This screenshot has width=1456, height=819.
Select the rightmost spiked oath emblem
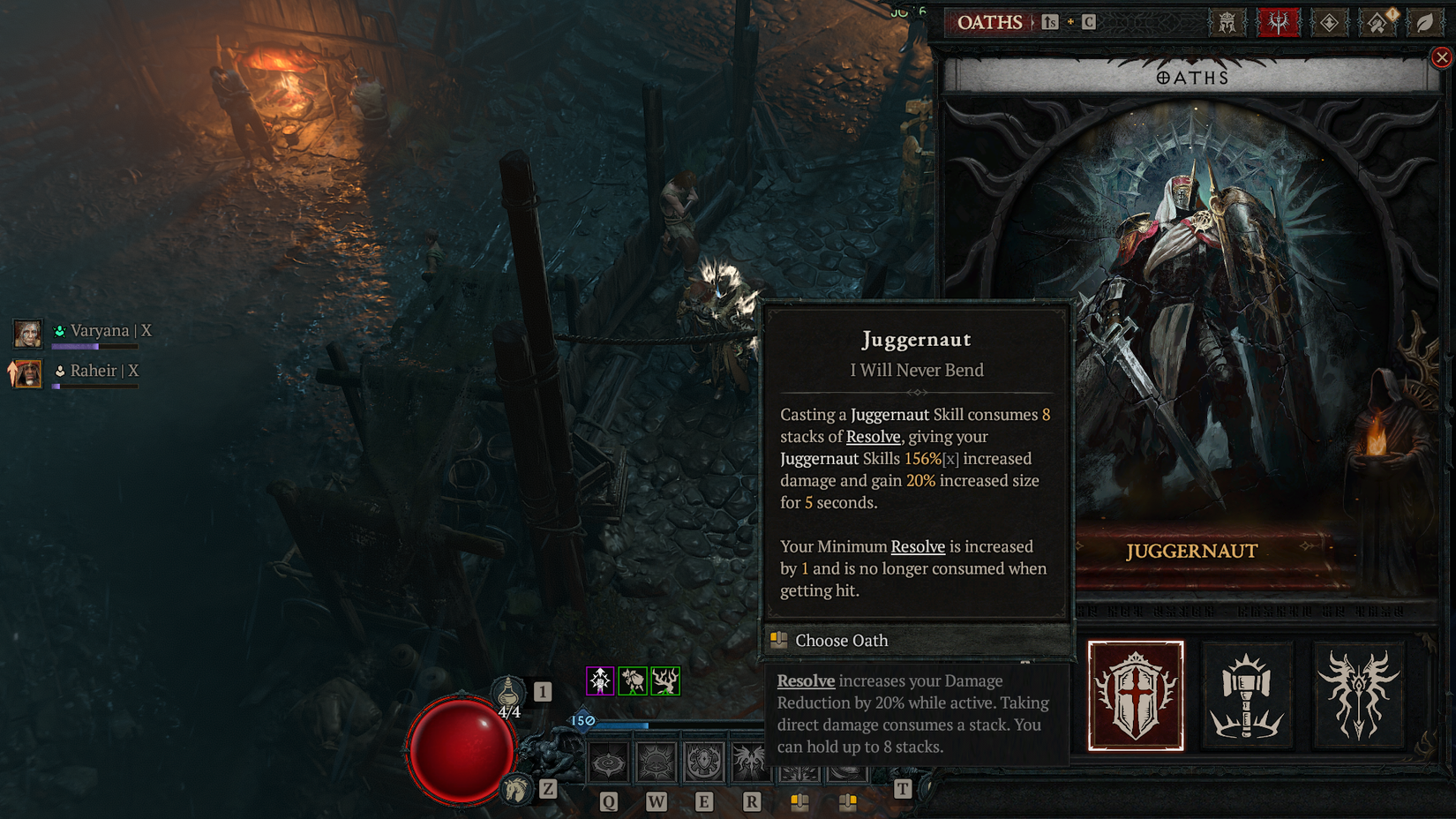[x=1358, y=695]
